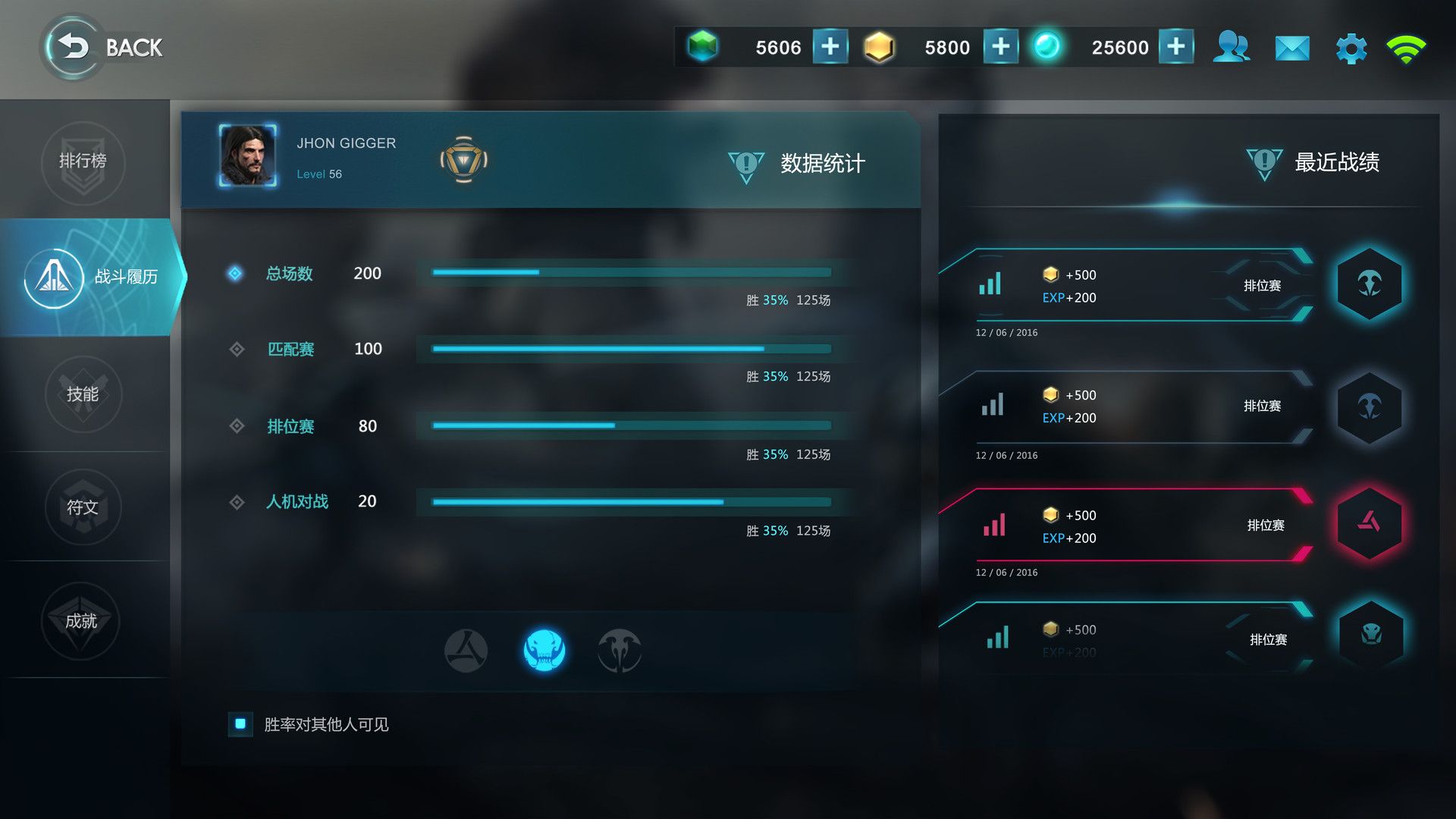Screen dimensions: 1456x819
Task: Select the 总场数 total matches row
Action: pos(289,274)
